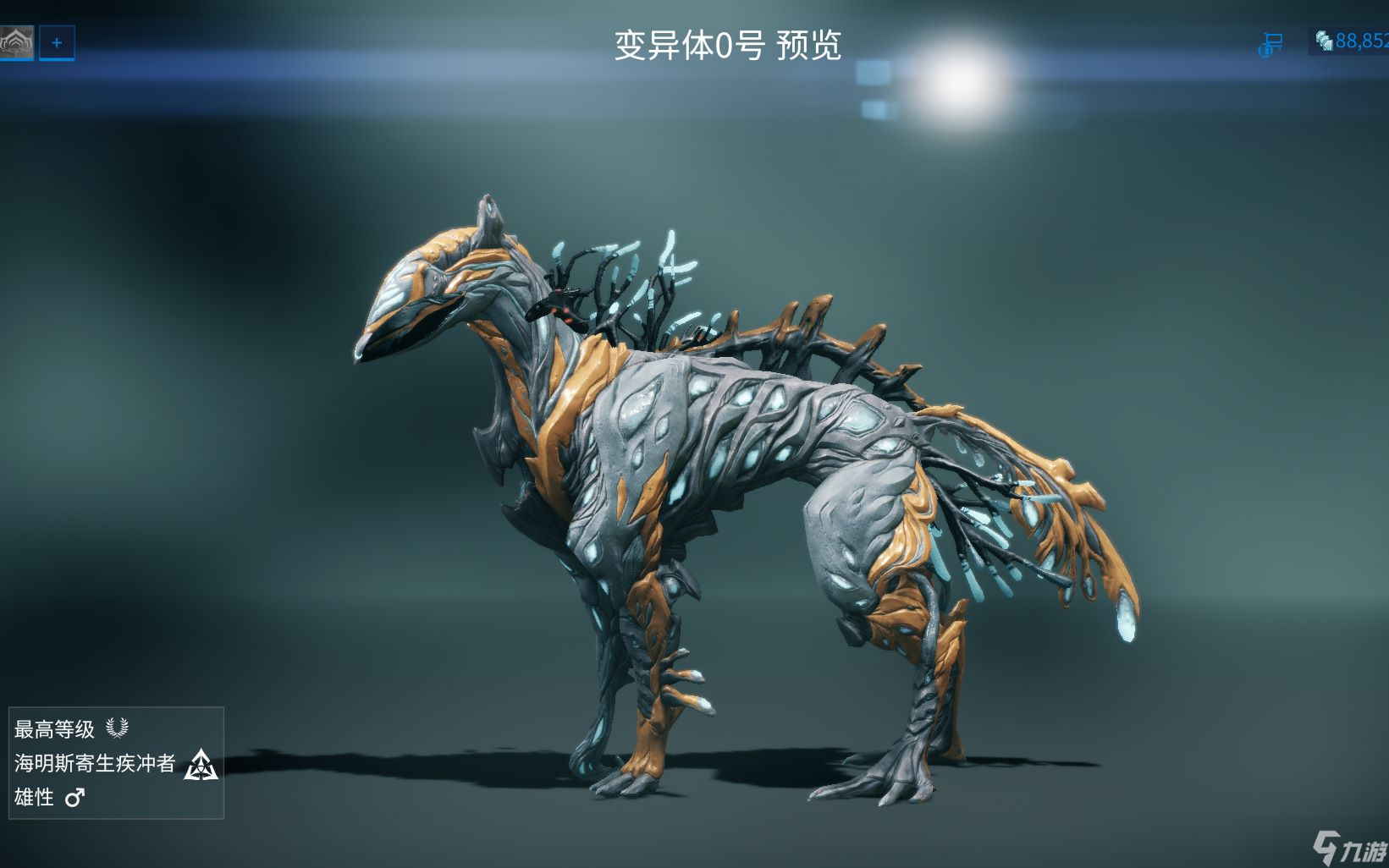Click the Lotus profile thumbnail
This screenshot has height=868, width=1389.
[16, 44]
